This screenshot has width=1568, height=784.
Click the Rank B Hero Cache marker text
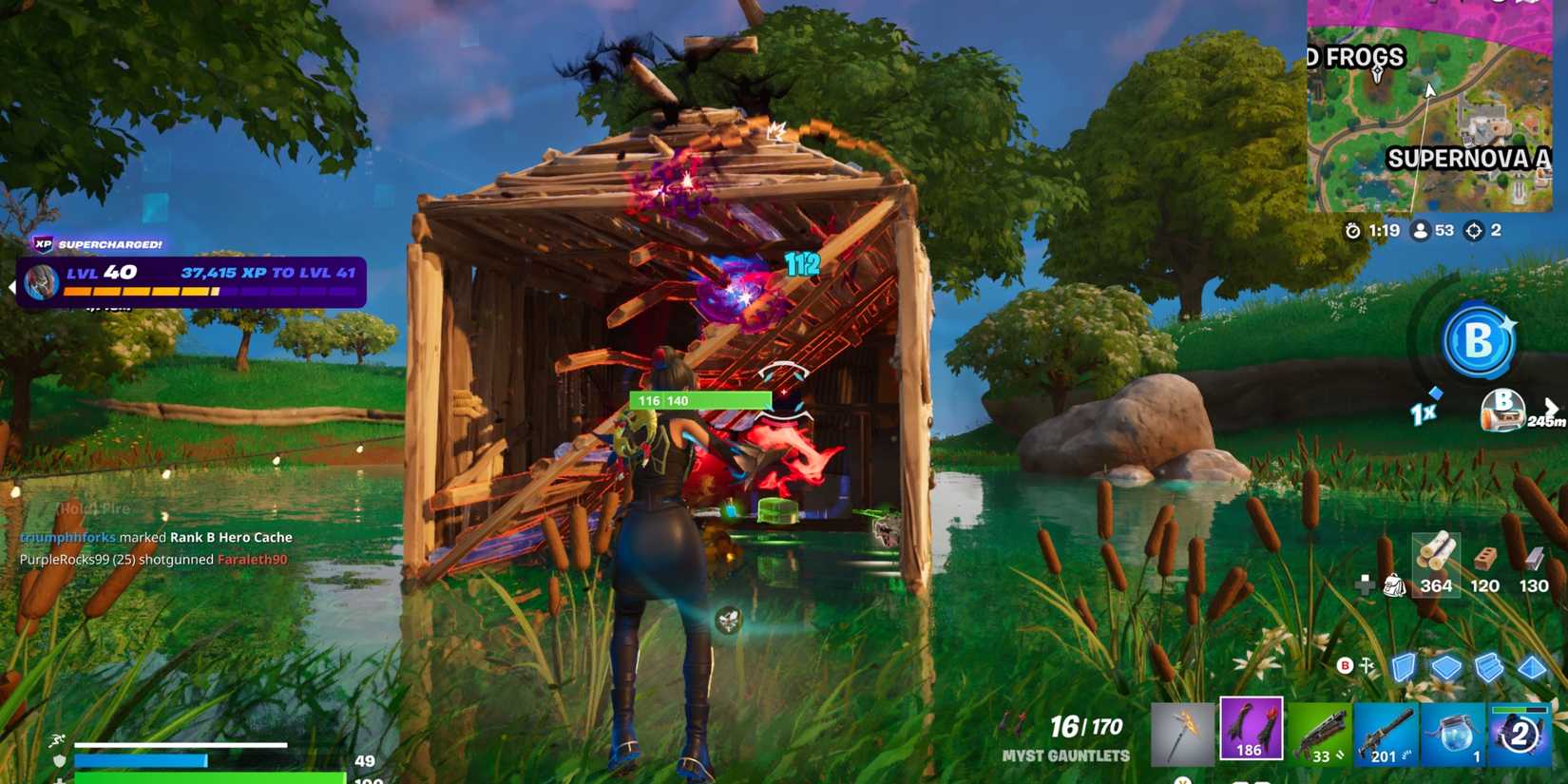[231, 537]
